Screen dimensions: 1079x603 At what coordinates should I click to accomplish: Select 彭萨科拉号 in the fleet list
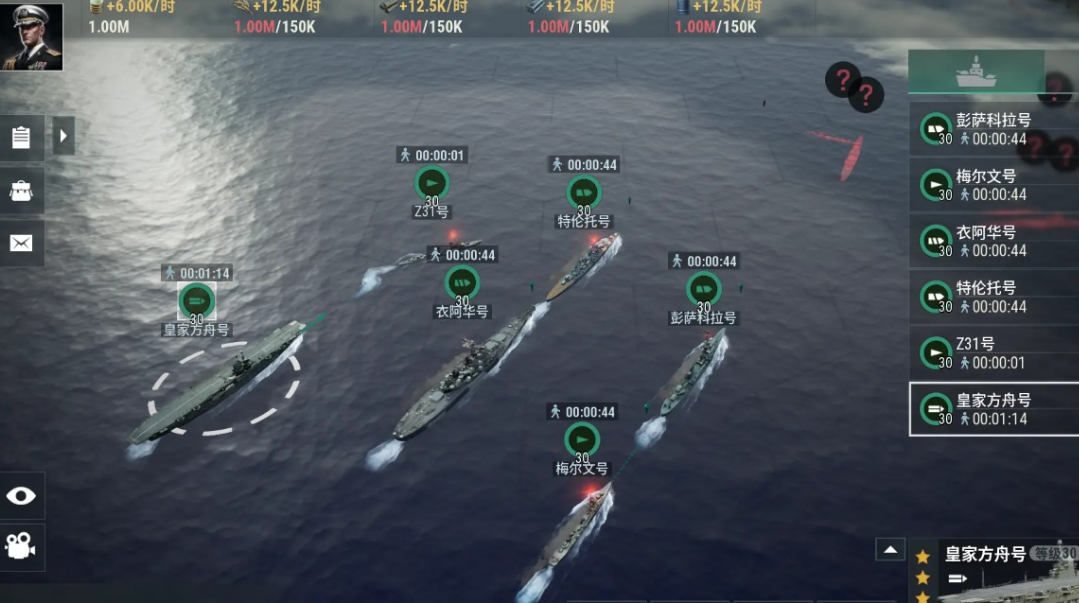(993, 129)
